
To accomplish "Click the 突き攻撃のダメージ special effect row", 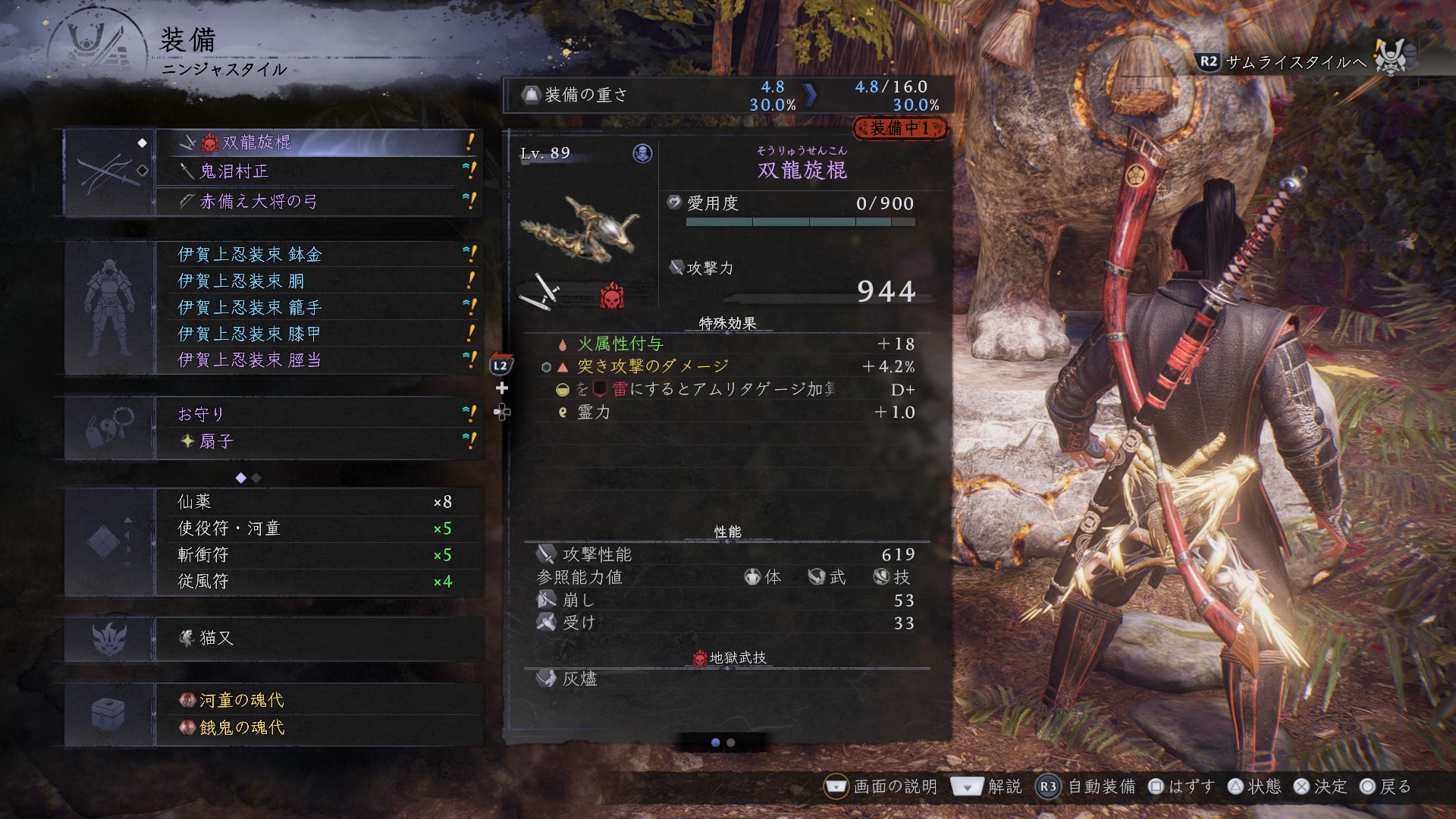I will coord(726,367).
